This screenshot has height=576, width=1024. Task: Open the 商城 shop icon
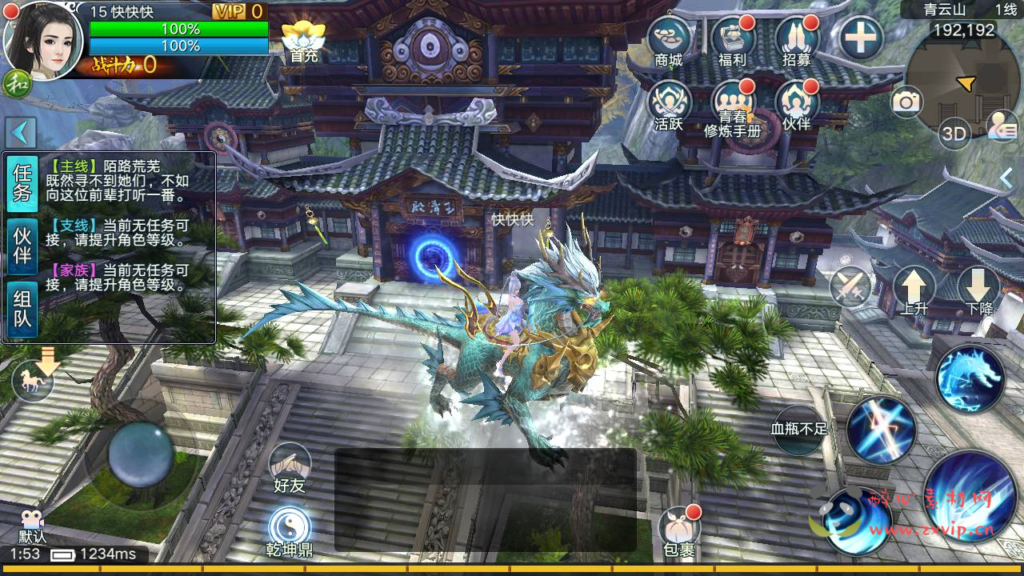coord(669,41)
